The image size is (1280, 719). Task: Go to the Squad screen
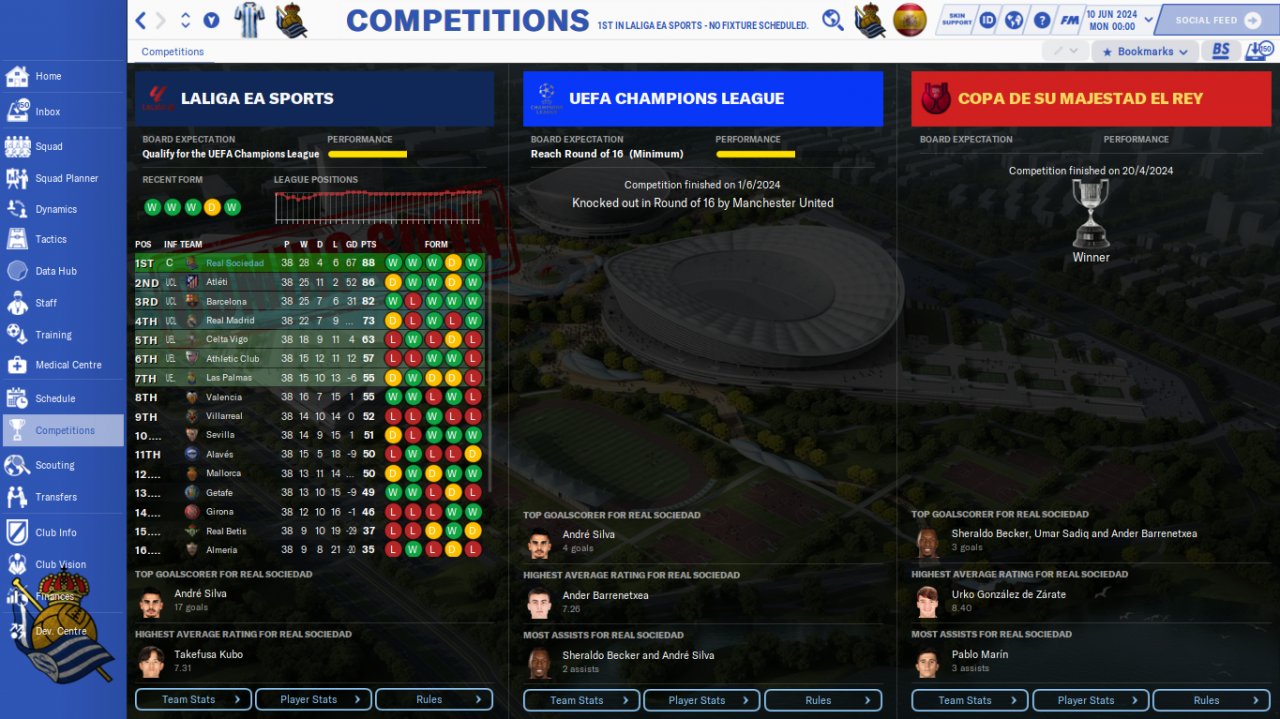pyautogui.click(x=48, y=146)
